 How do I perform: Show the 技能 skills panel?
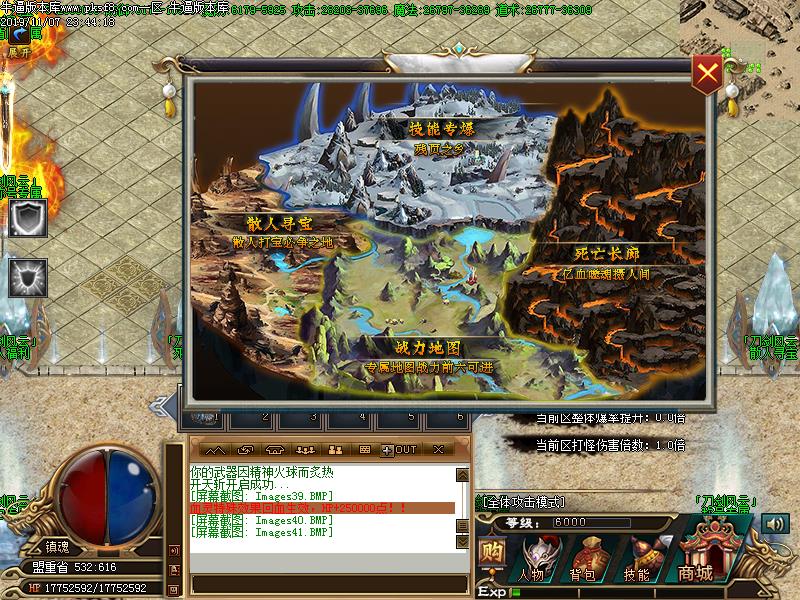636,558
